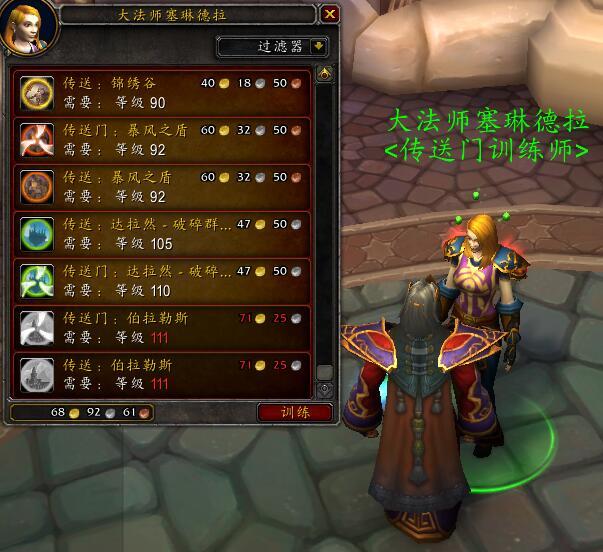Screen dimensions: 603x552
Task: Click the 训练 train button
Action: pos(293,412)
